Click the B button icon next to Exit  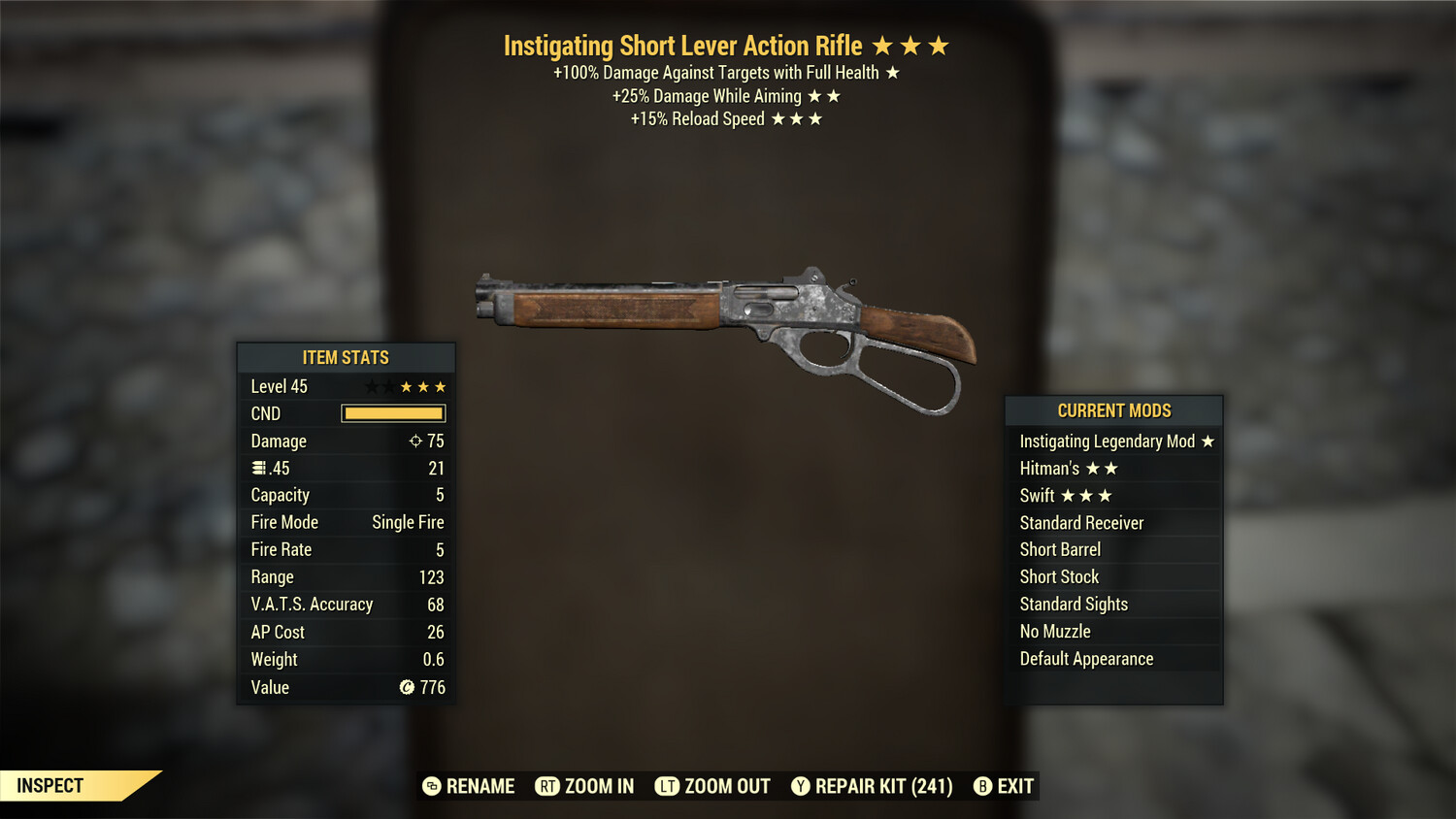tap(982, 786)
